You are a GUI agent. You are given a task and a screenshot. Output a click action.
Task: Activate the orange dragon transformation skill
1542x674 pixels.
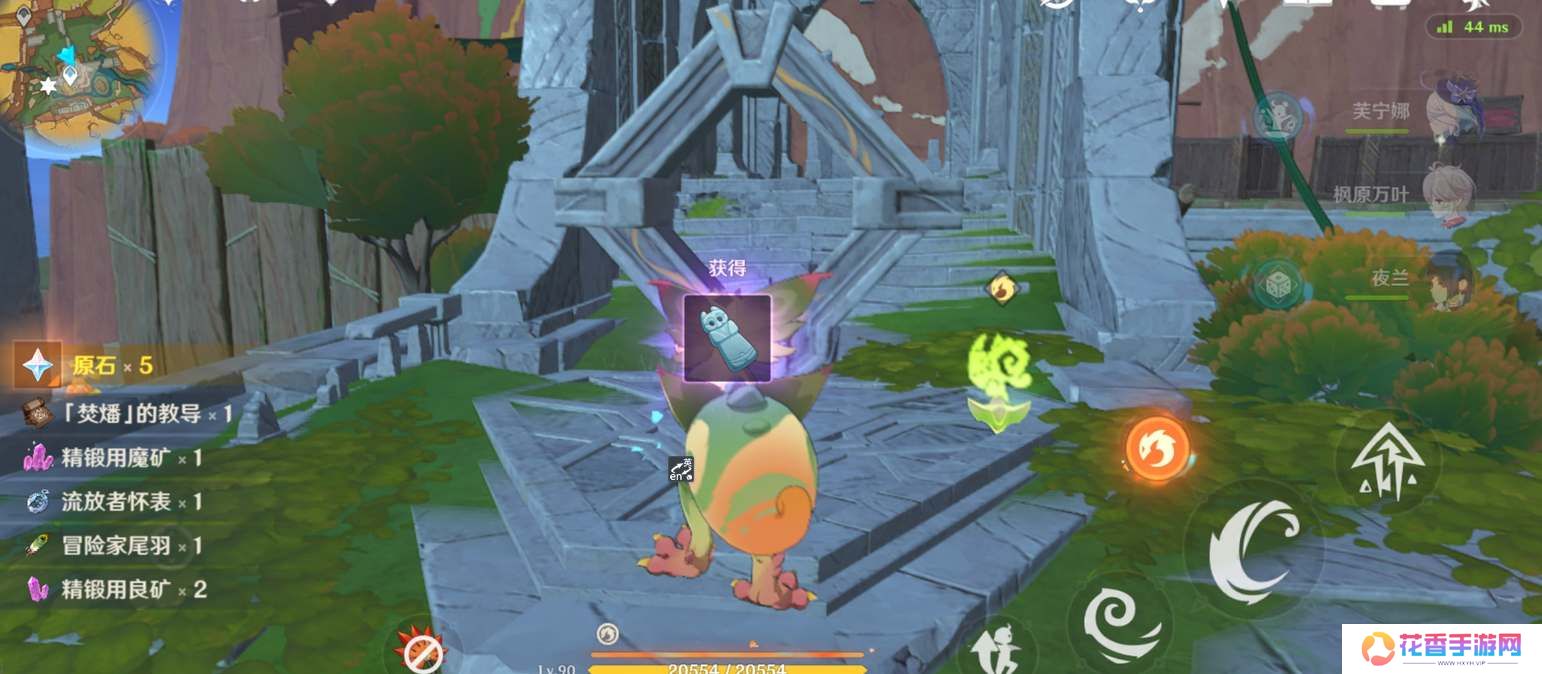[1158, 446]
